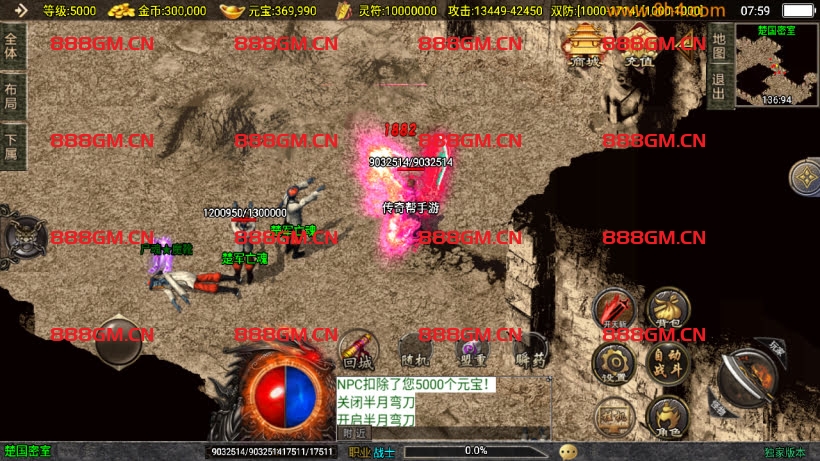Open the 背包 backpack
Viewport: 820px width, 461px height.
pos(667,310)
